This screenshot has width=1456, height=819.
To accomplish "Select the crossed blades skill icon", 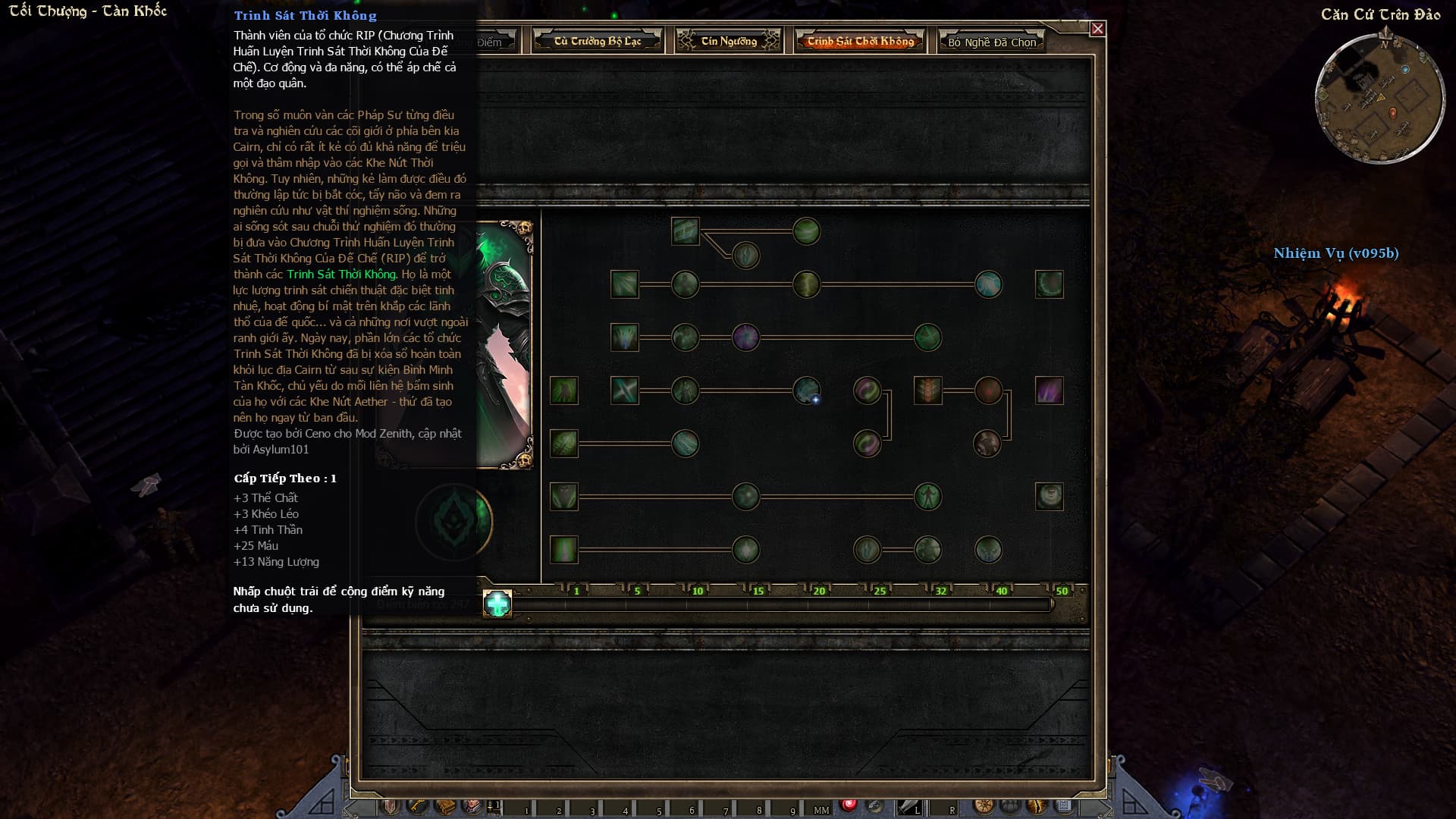I will point(624,391).
